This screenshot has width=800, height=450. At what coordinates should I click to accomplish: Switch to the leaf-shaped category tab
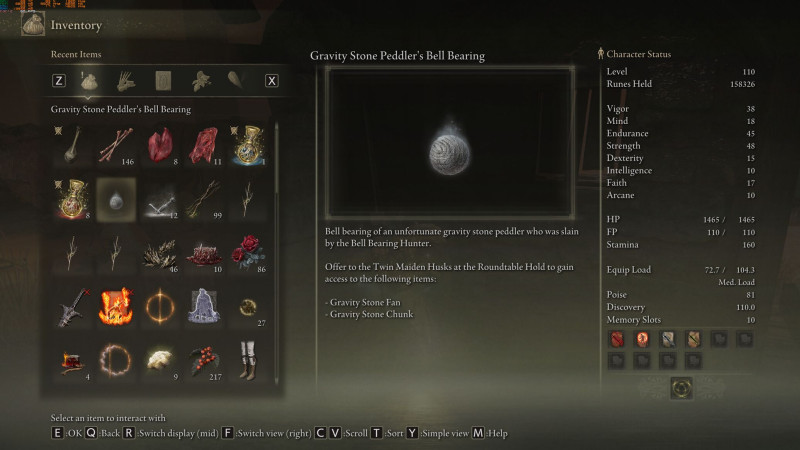click(x=237, y=80)
